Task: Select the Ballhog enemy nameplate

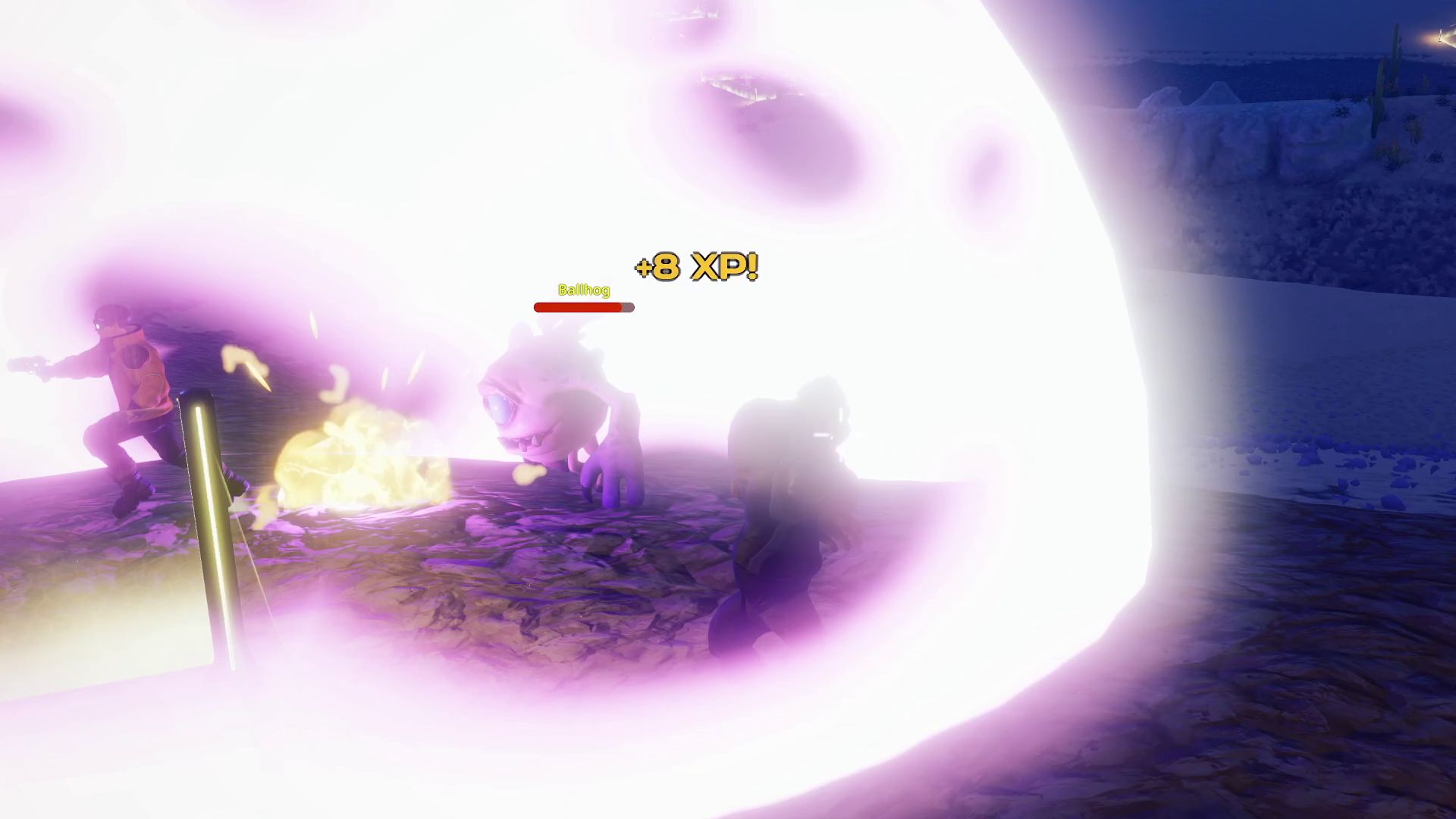Action: pos(582,290)
